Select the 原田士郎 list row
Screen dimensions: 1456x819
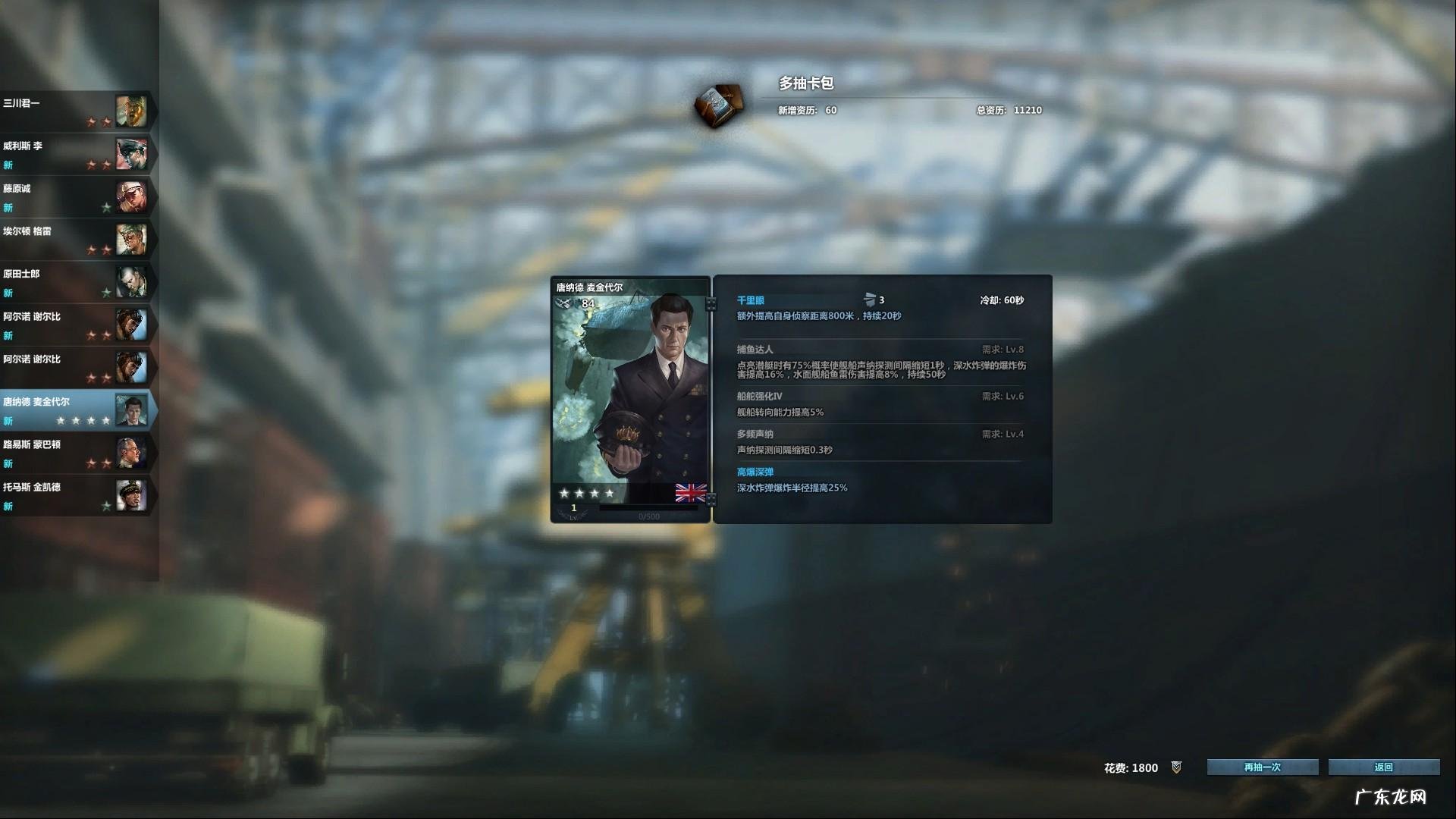coord(76,282)
